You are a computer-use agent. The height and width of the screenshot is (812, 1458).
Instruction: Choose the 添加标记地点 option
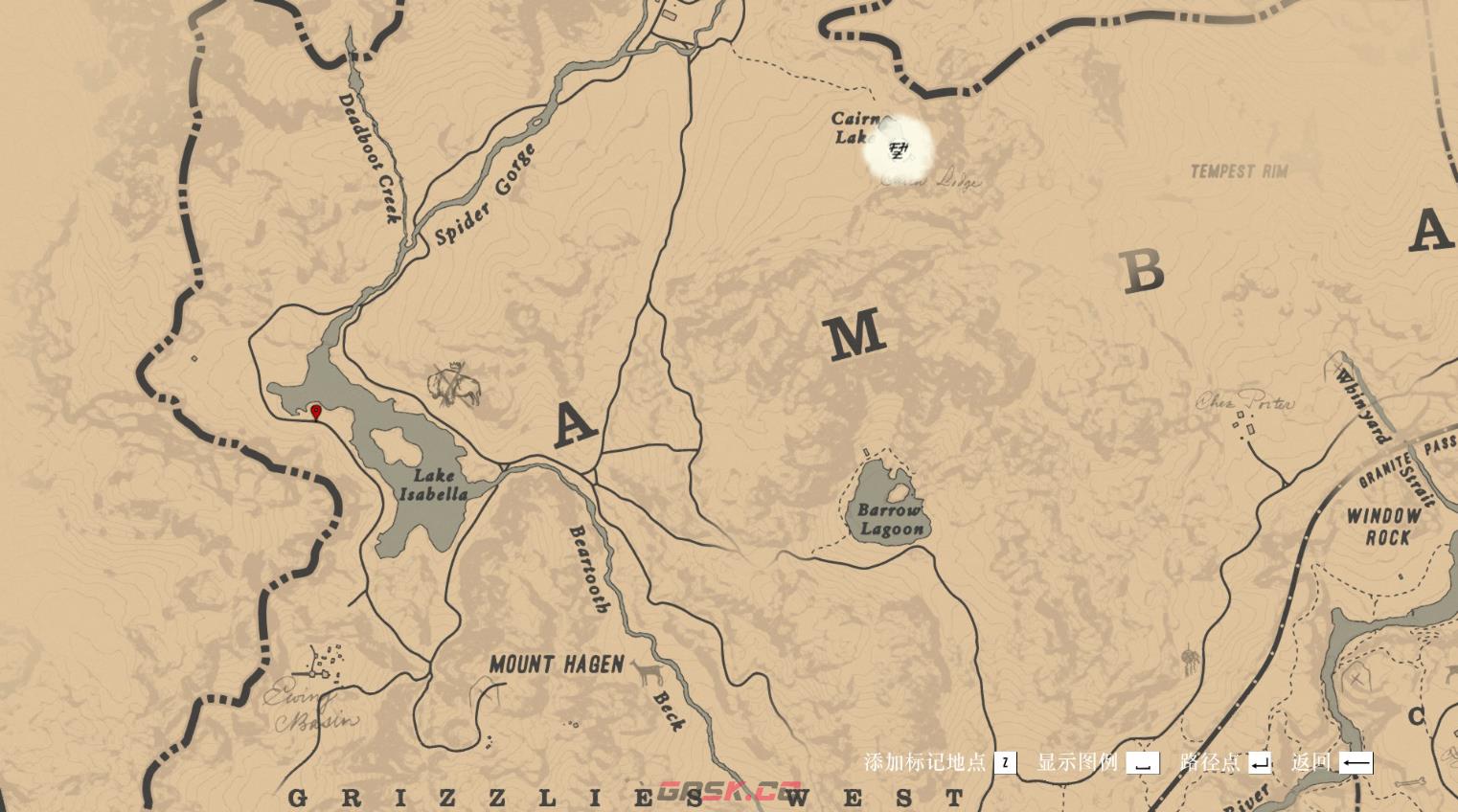pos(939,763)
